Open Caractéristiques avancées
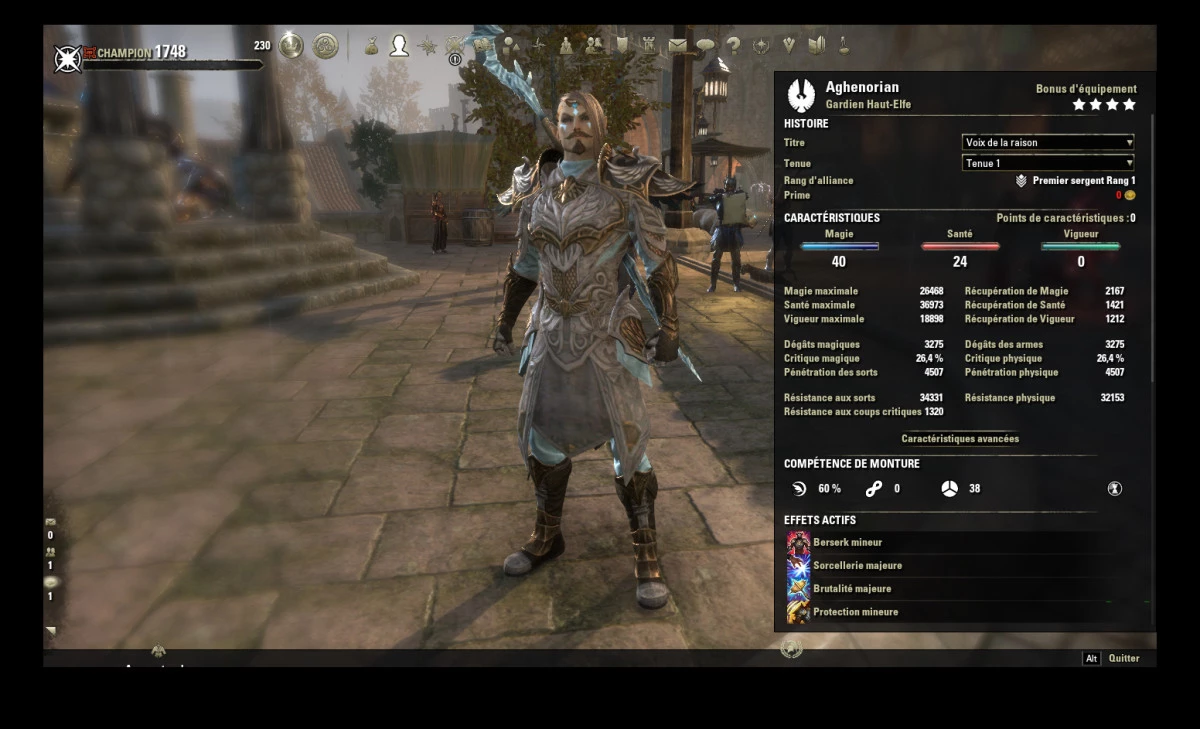Viewport: 1200px width, 729px height. coord(960,439)
